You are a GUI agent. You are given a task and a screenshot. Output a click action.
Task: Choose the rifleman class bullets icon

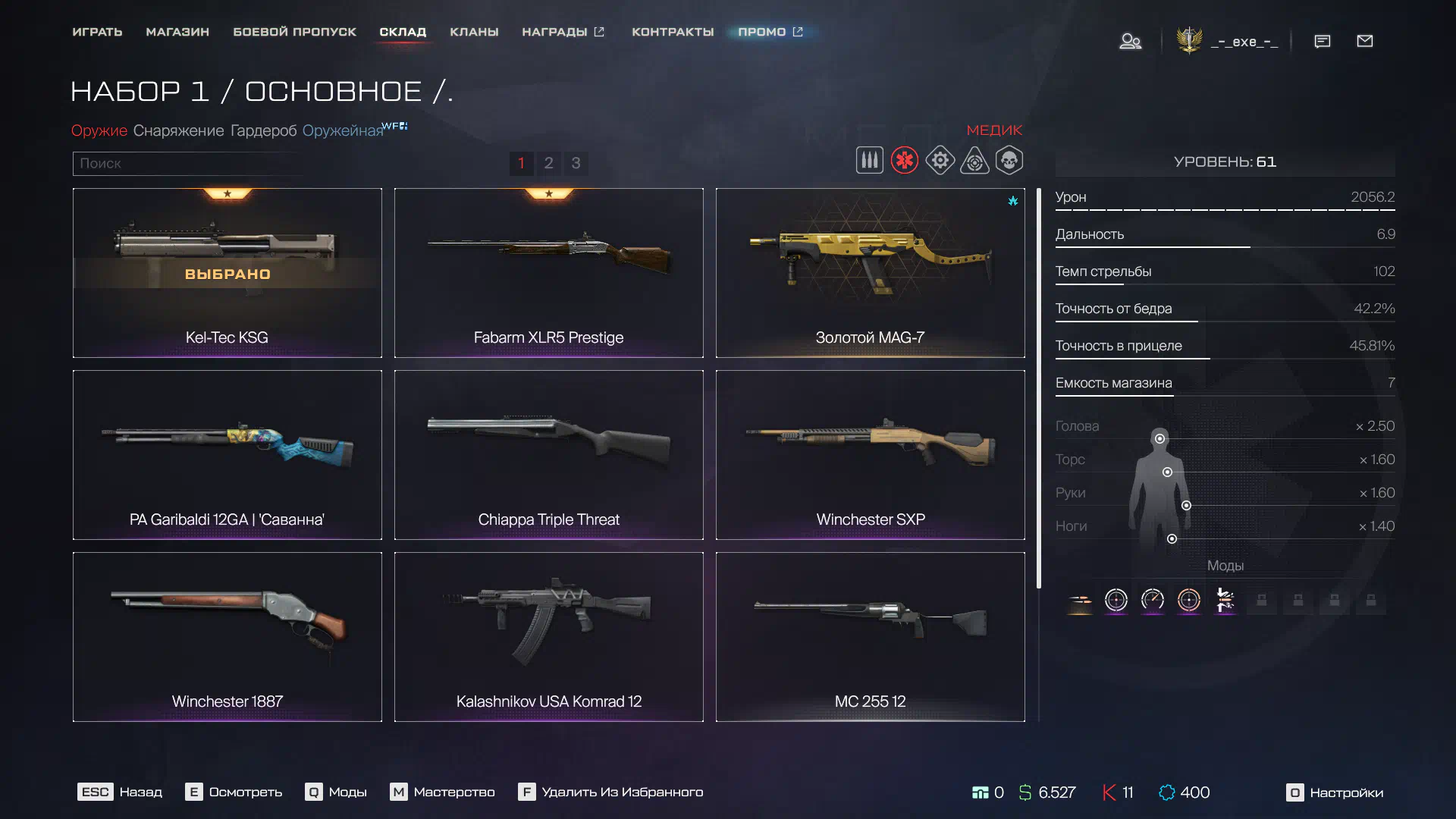click(869, 161)
